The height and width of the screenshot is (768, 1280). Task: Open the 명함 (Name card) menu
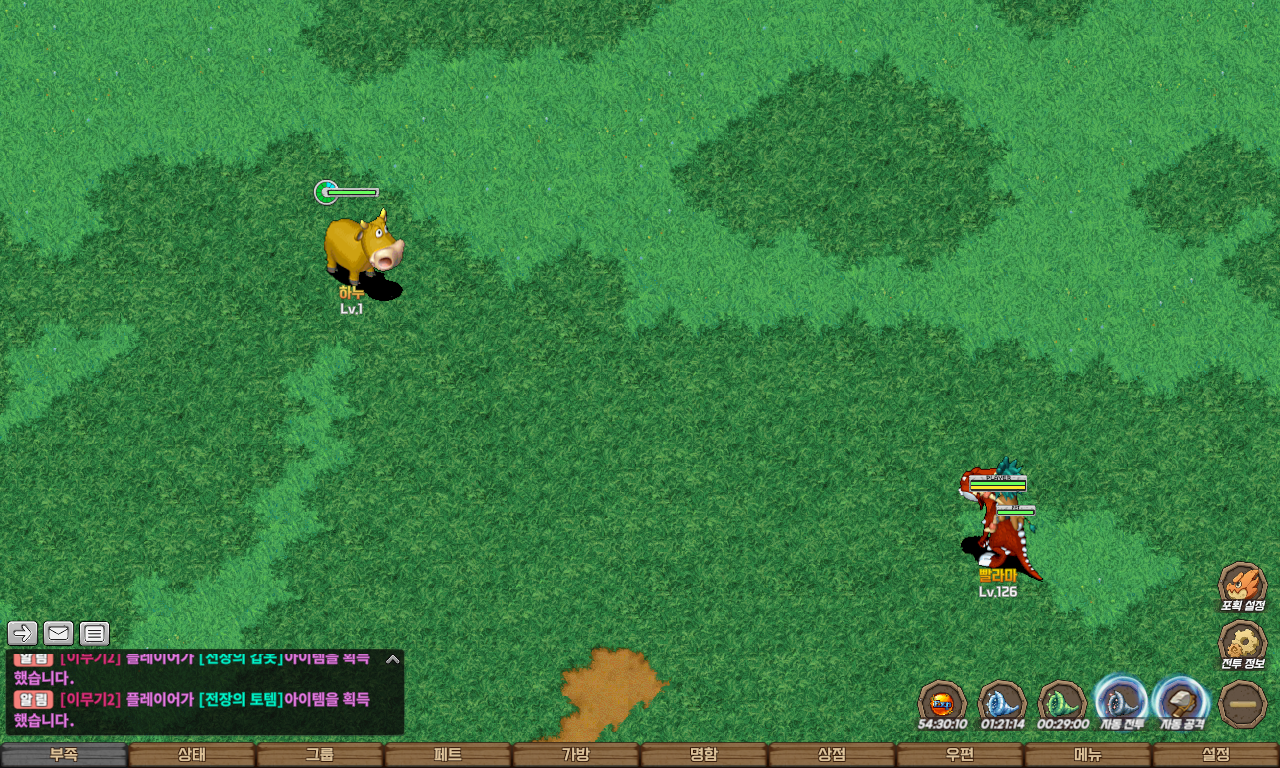pyautogui.click(x=704, y=755)
